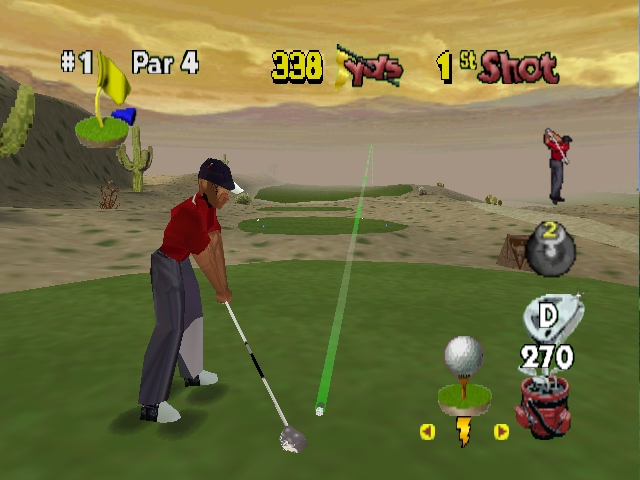640x480 pixels.
Task: Click the golfer swing preview thumbnail
Action: point(557,165)
